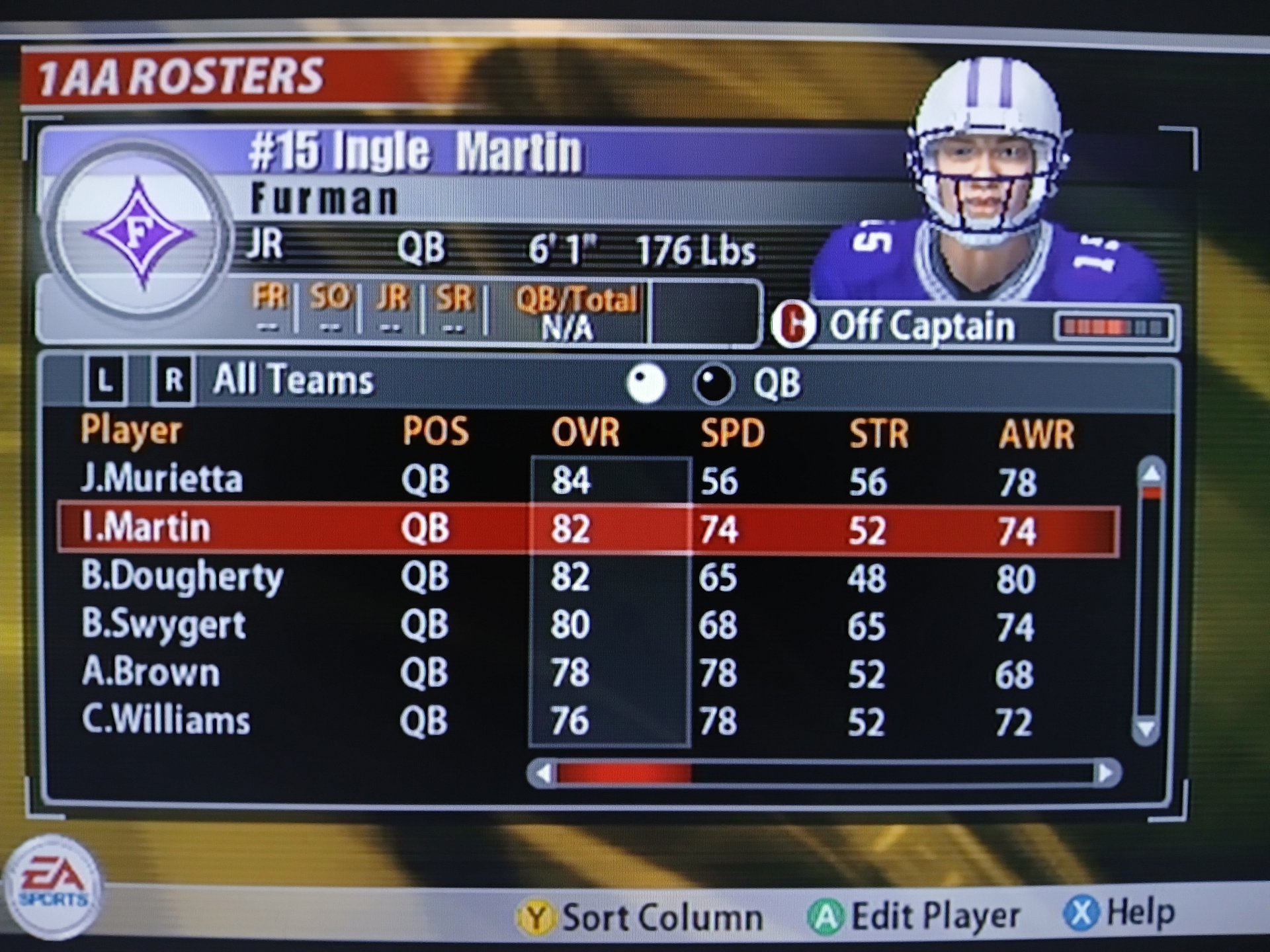Sort by the OVR column header
This screenshot has width=1270, height=952.
point(585,433)
